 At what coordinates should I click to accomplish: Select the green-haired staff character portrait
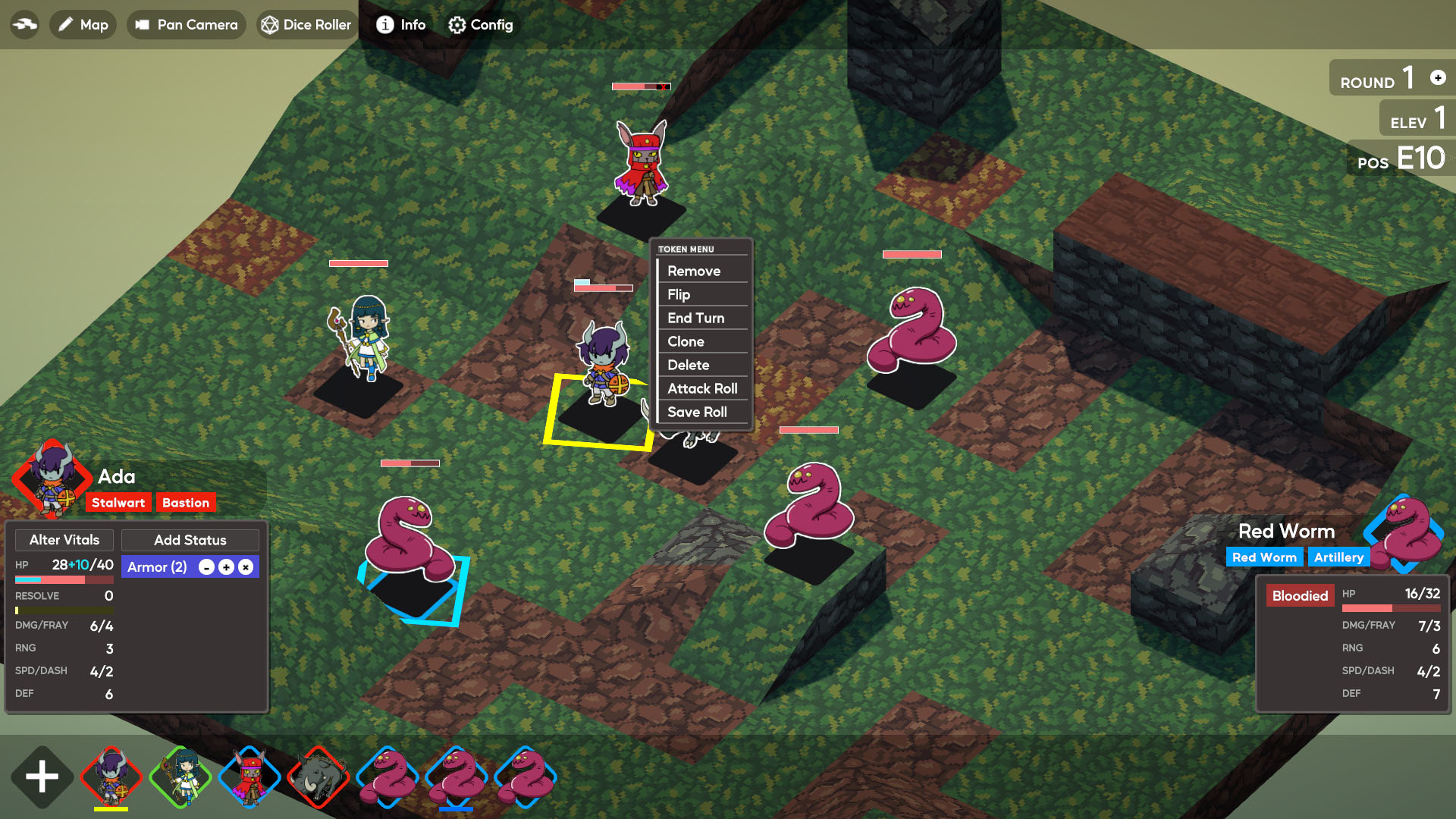tap(181, 777)
